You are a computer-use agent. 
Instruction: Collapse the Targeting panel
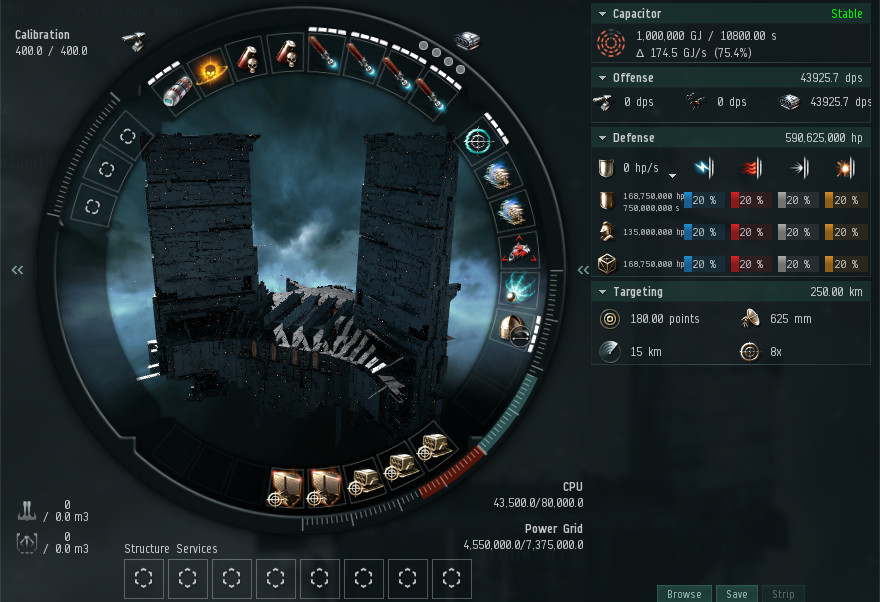click(602, 292)
